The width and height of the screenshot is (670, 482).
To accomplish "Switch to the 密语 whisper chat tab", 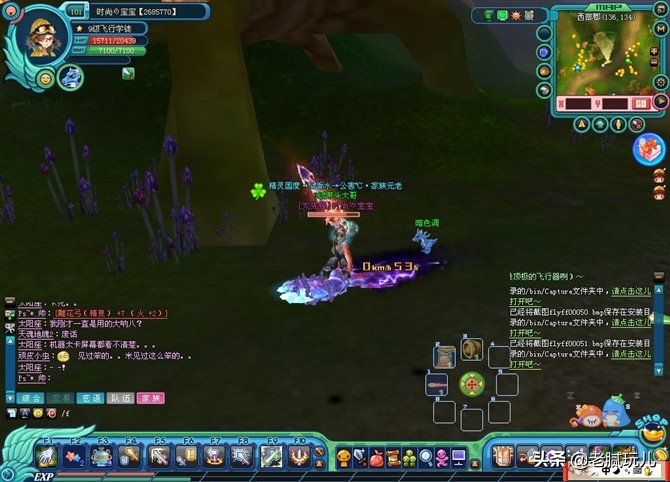I will tap(91, 398).
